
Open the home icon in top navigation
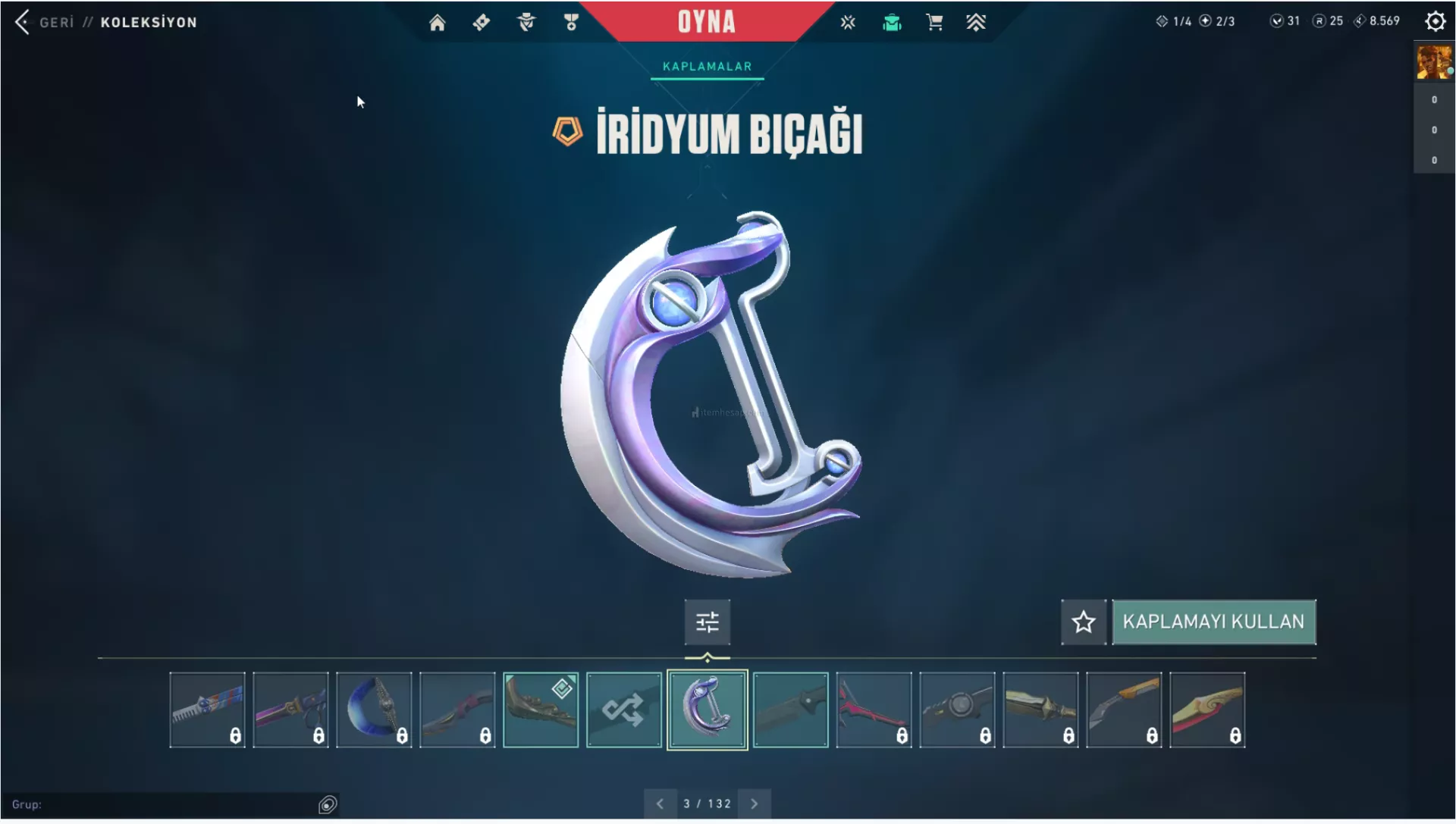pyautogui.click(x=437, y=23)
